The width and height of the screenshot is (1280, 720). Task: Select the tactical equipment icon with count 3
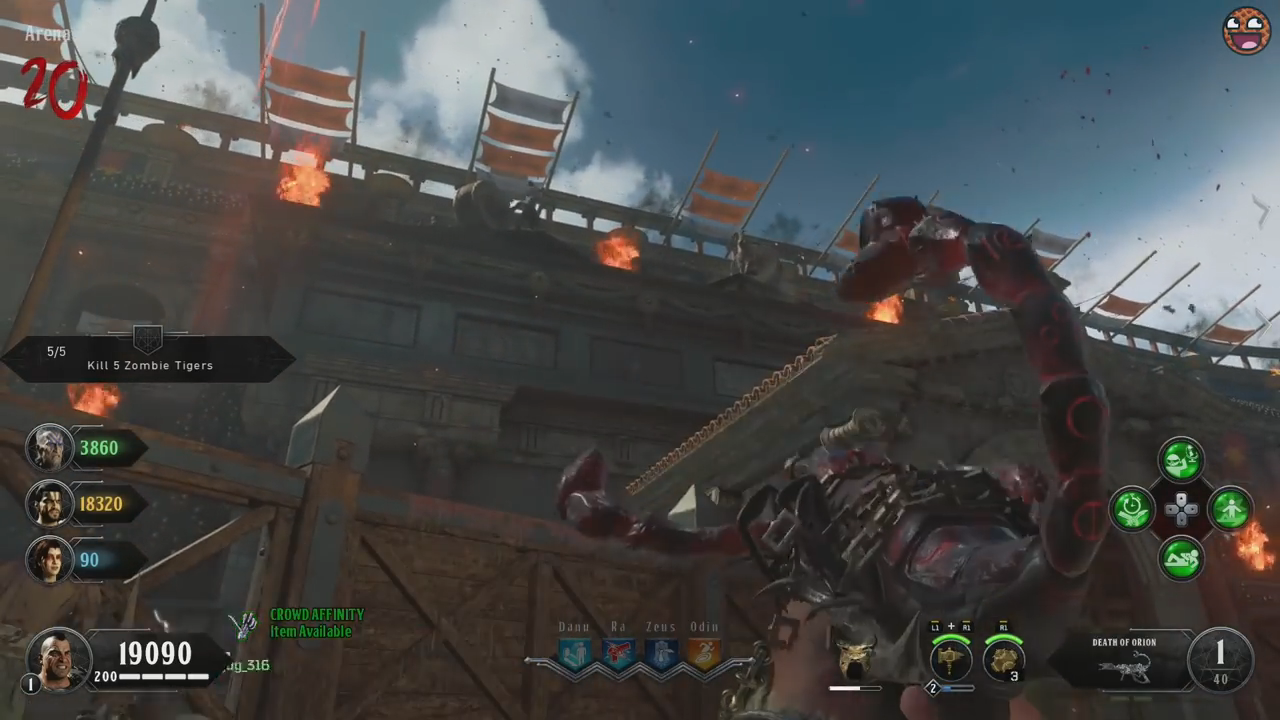(1003, 659)
